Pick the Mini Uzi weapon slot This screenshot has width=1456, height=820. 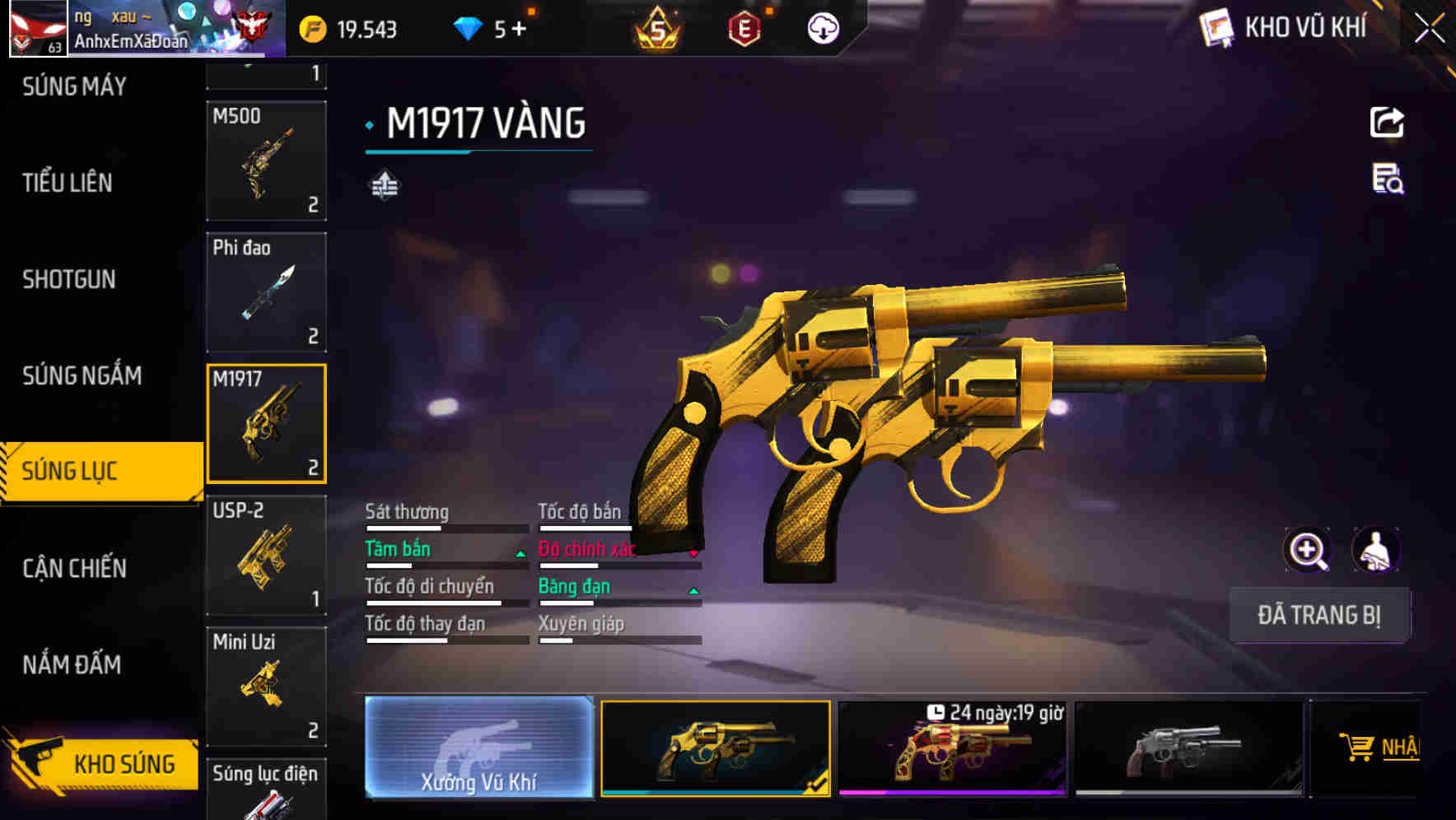point(266,686)
